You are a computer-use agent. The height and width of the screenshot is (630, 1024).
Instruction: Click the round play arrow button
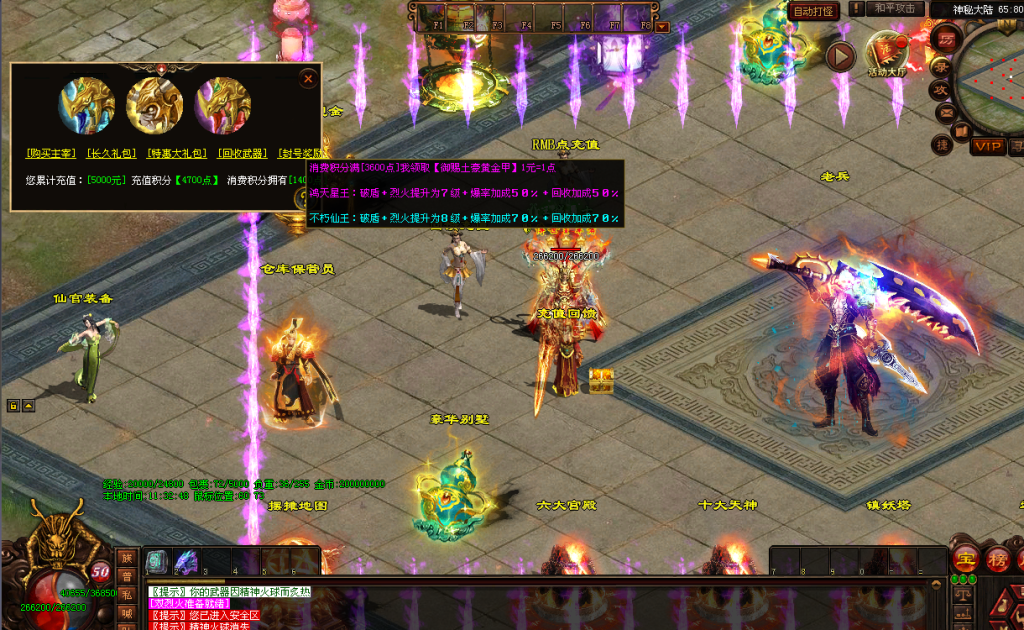coord(840,57)
